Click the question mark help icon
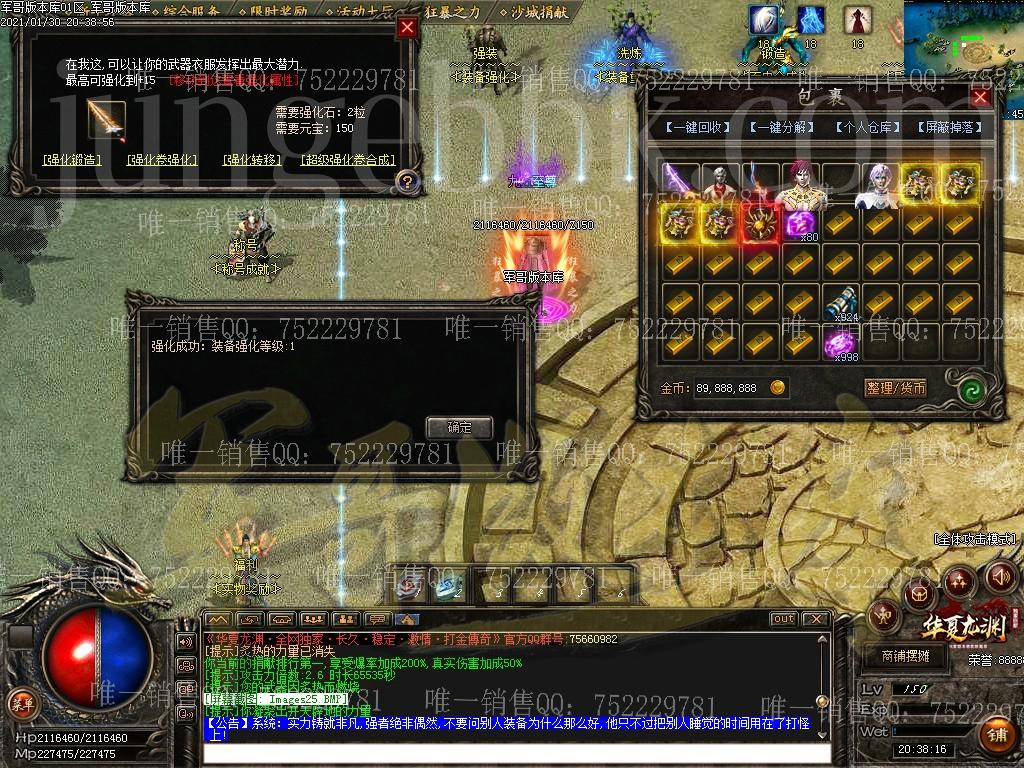Image resolution: width=1024 pixels, height=768 pixels. tap(406, 181)
